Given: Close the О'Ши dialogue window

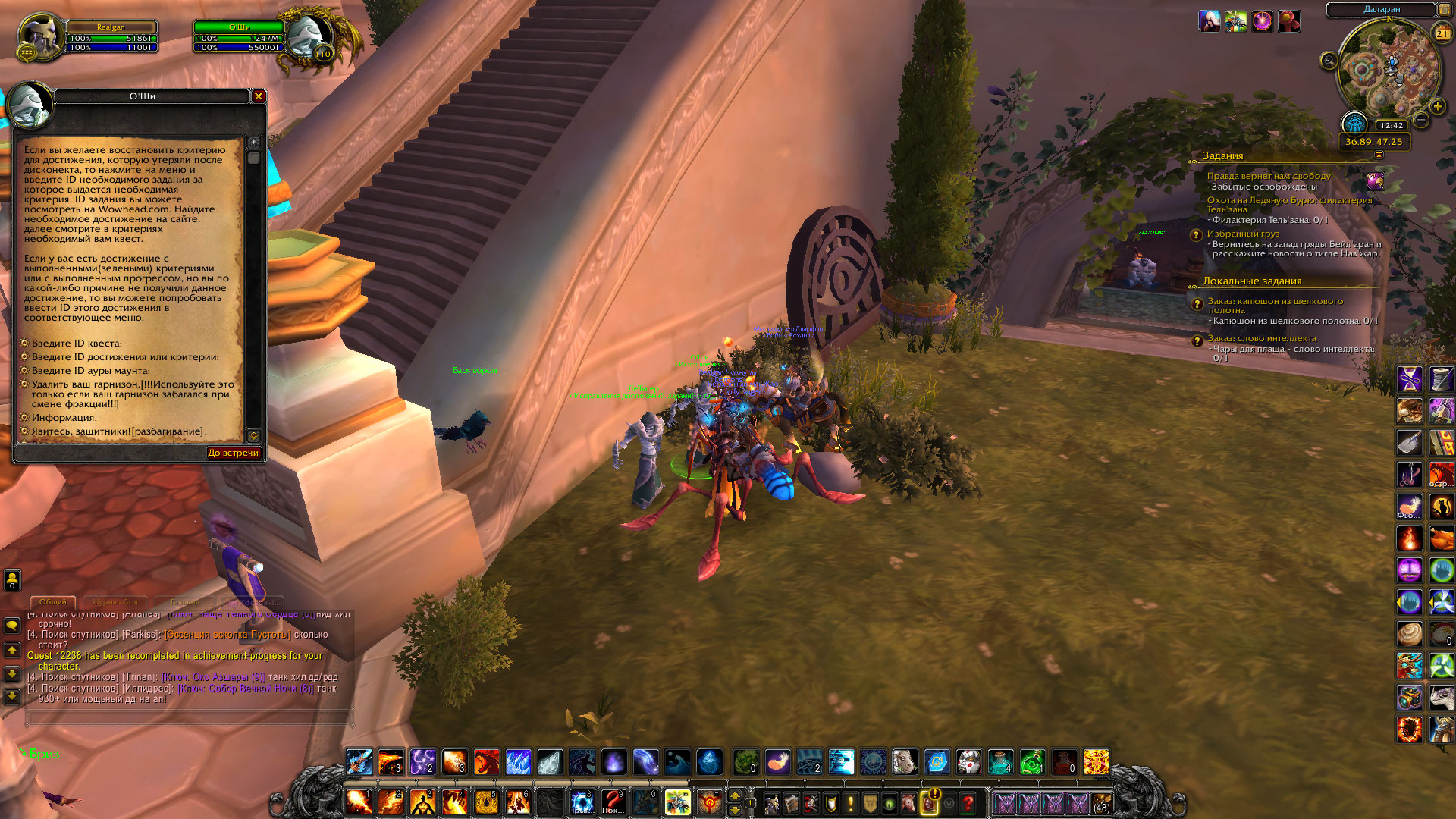Looking at the screenshot, I should tap(259, 96).
